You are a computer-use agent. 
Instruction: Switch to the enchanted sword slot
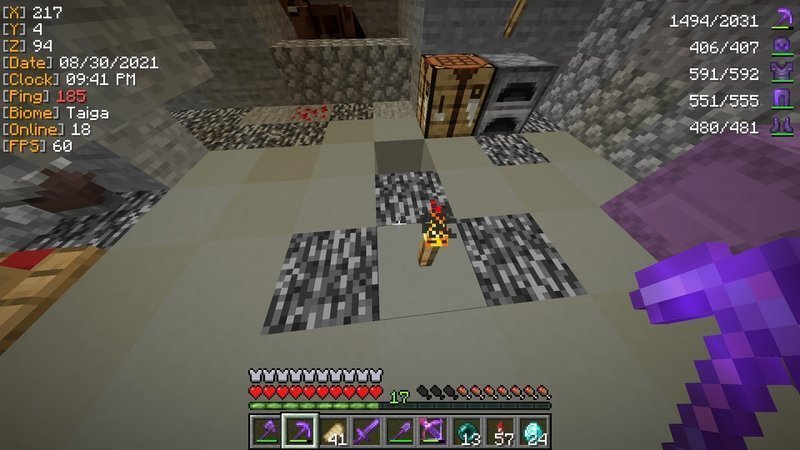367,430
